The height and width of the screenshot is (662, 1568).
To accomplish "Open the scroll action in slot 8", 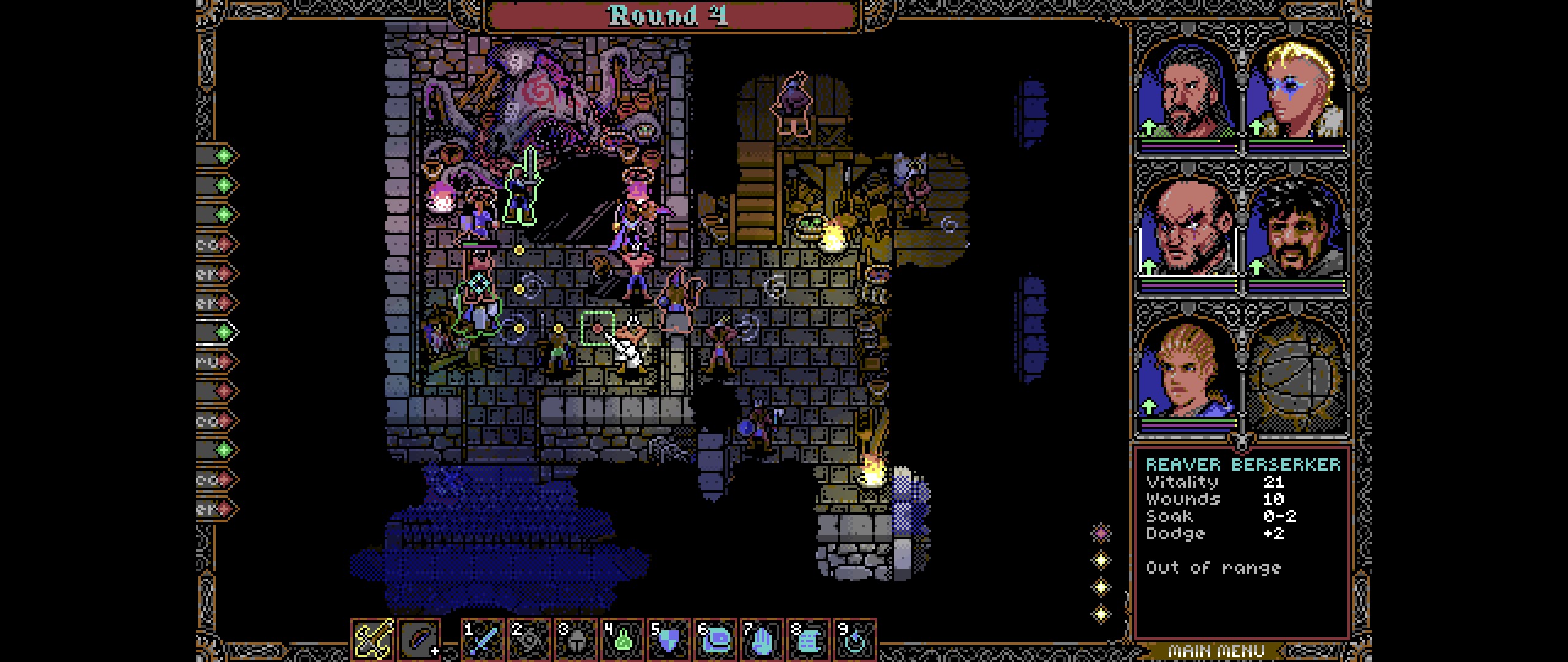I will pos(809,640).
